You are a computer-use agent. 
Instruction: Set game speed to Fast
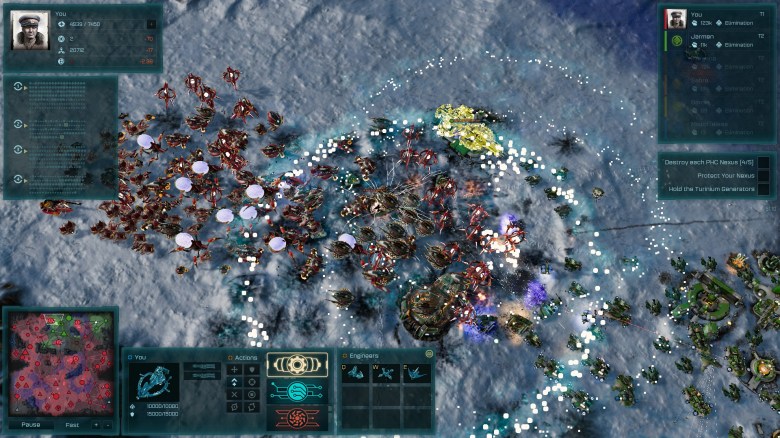pos(72,424)
